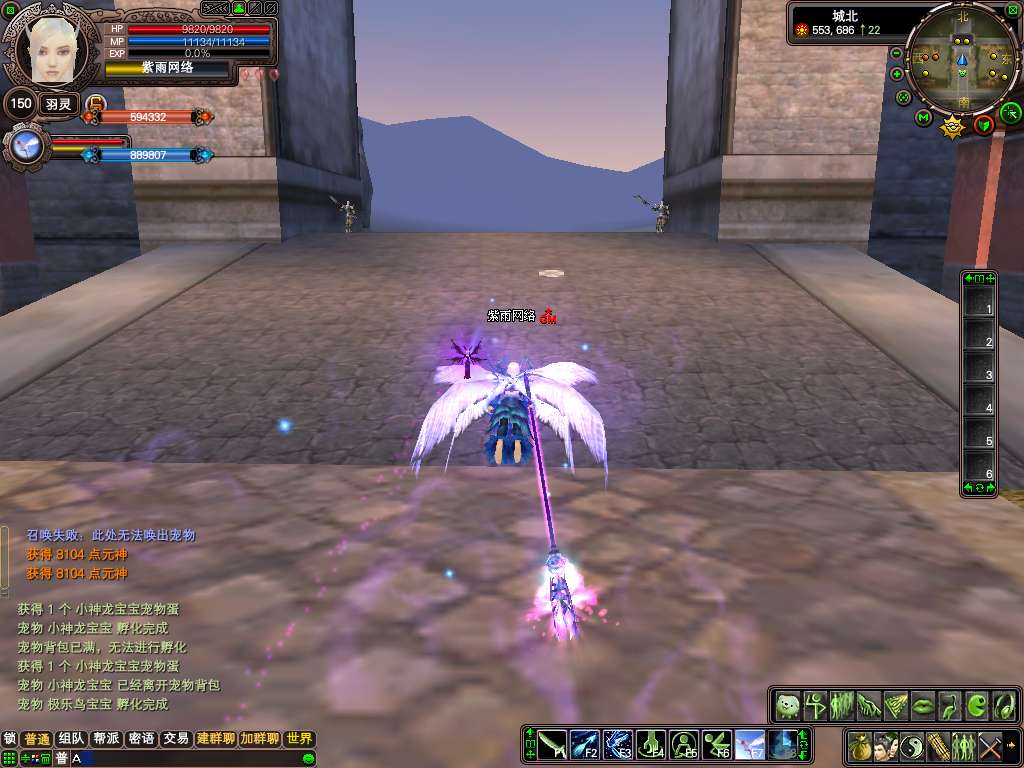Open the gold pouch inventory icon

859,746
